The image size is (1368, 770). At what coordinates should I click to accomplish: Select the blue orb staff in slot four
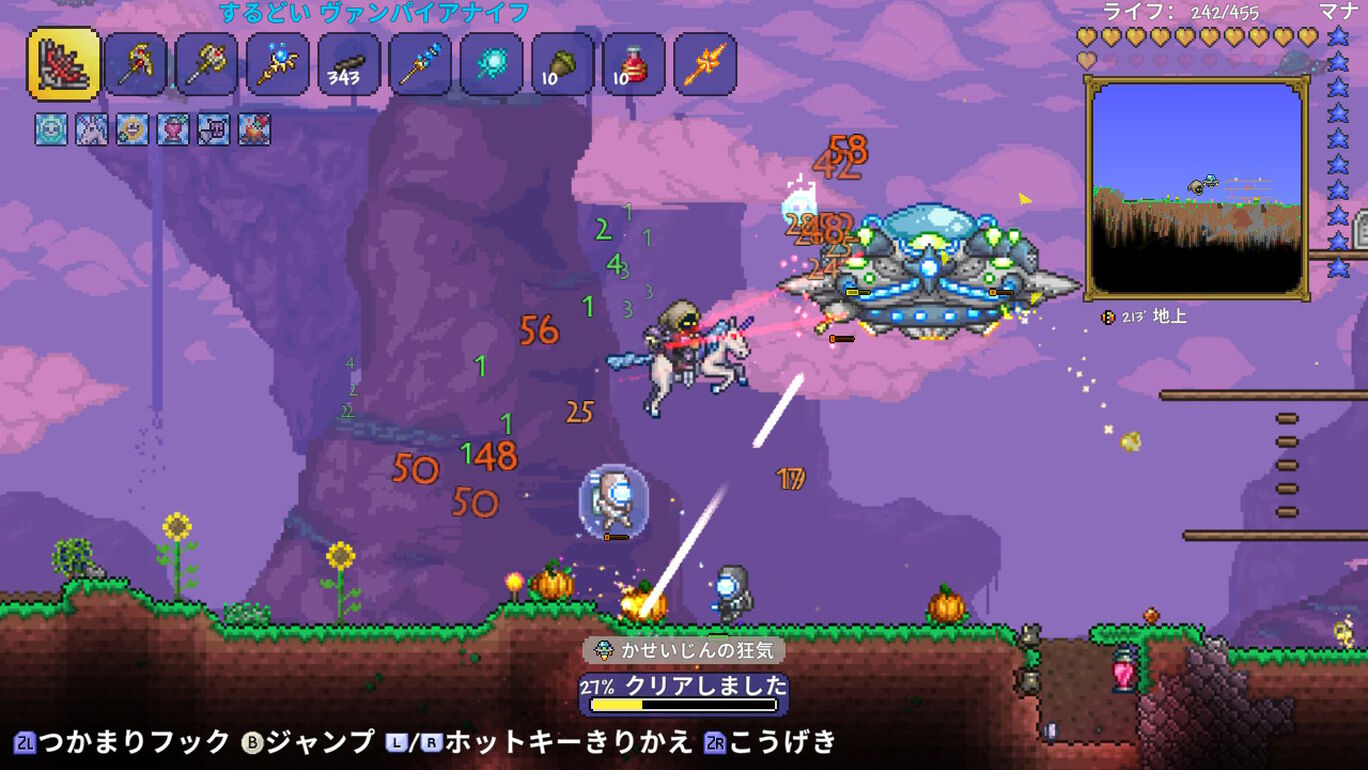(277, 65)
